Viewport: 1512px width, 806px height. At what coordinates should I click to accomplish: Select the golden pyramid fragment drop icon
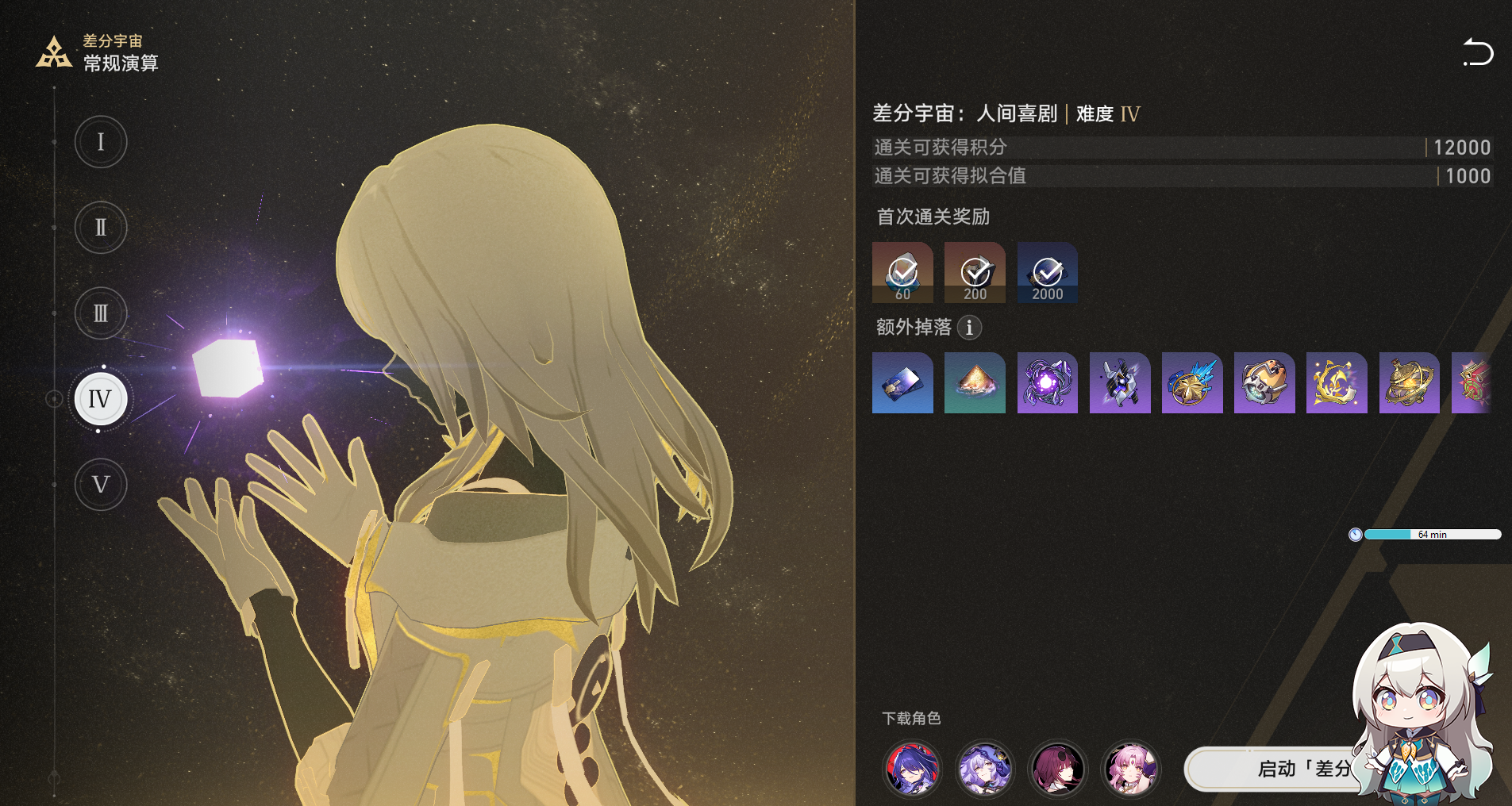coord(975,384)
